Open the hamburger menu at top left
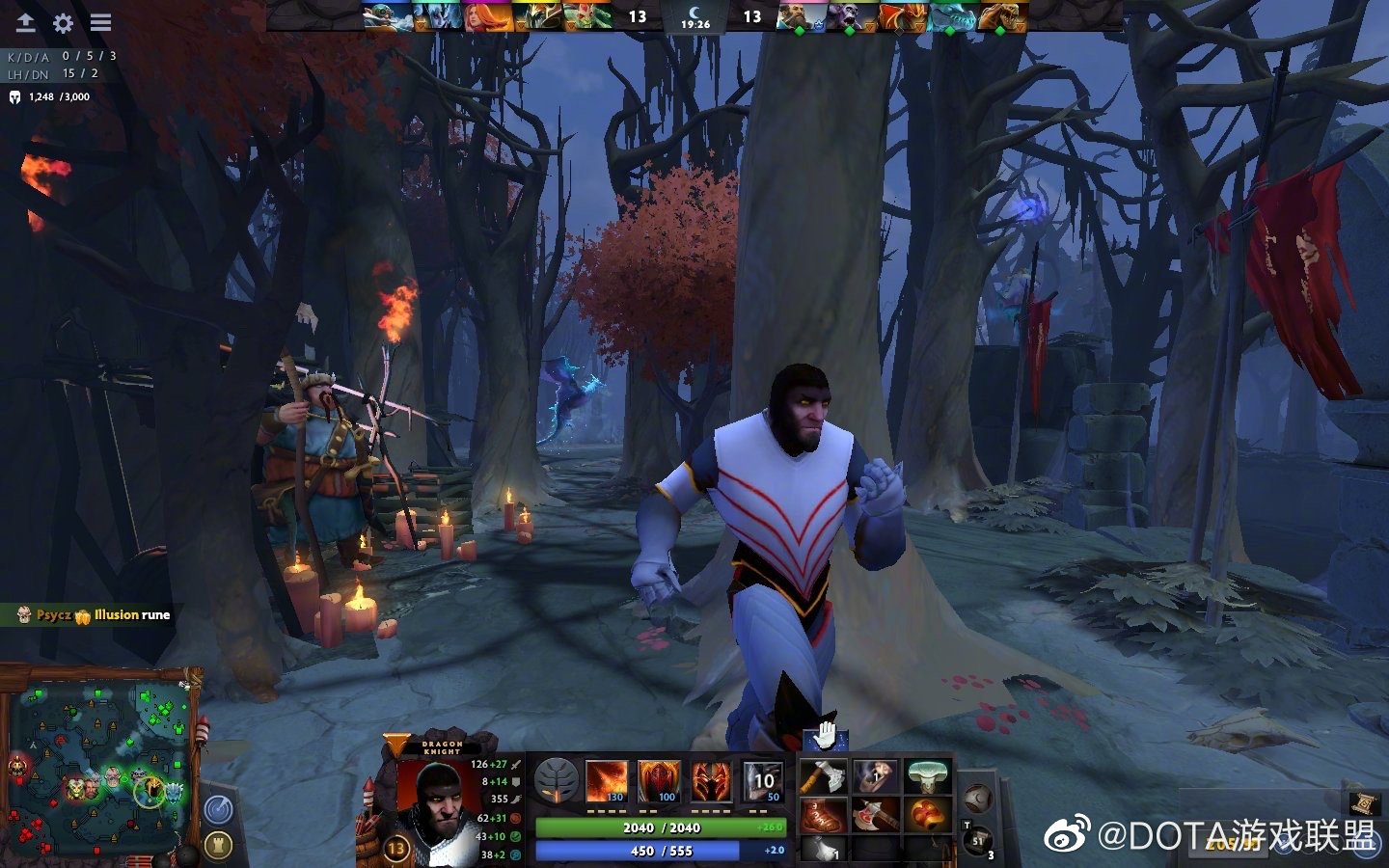The width and height of the screenshot is (1389, 868). pyautogui.click(x=99, y=21)
